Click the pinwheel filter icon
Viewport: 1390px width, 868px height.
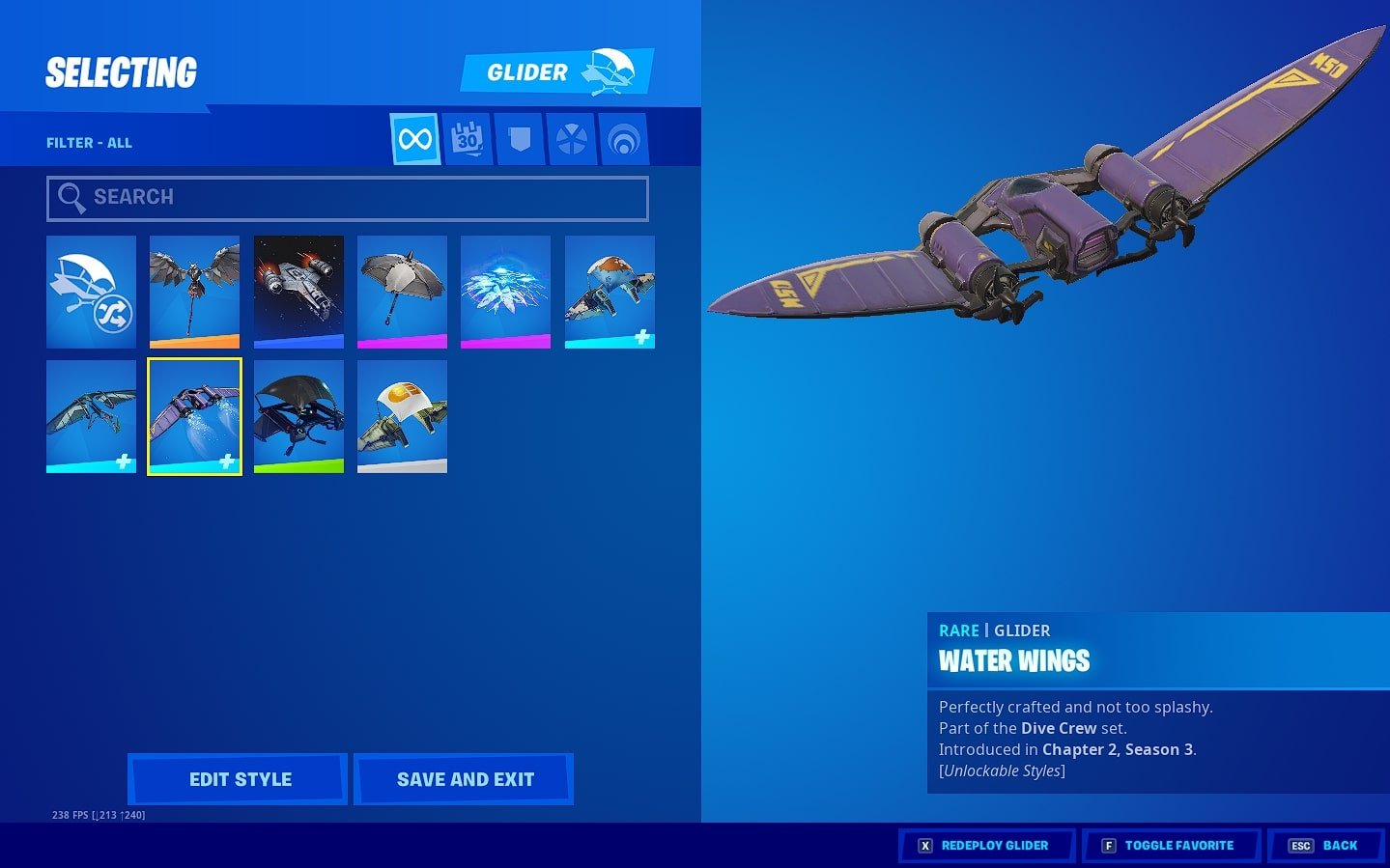[x=571, y=138]
